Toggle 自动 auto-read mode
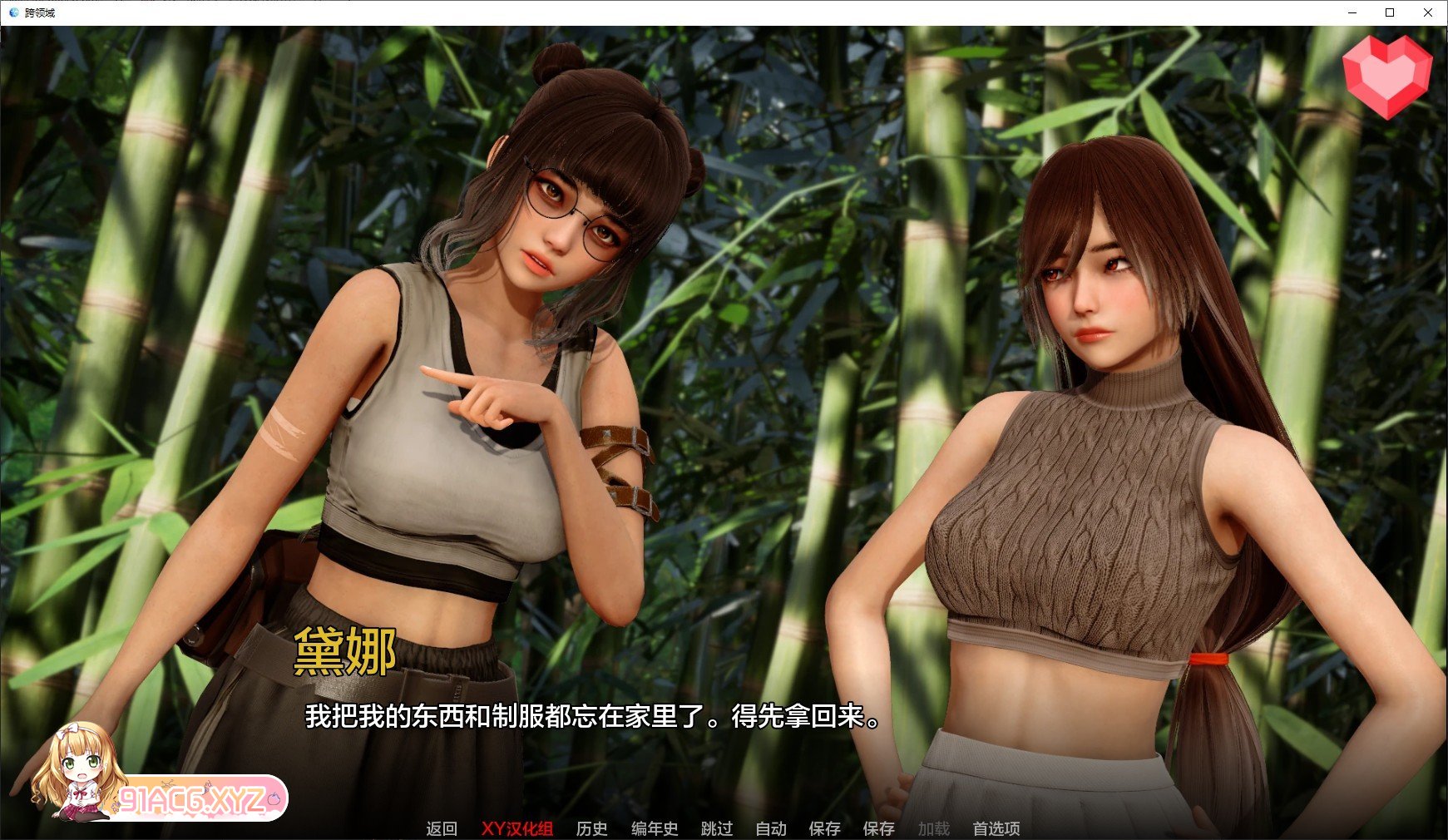The width and height of the screenshot is (1448, 840). 770,828
